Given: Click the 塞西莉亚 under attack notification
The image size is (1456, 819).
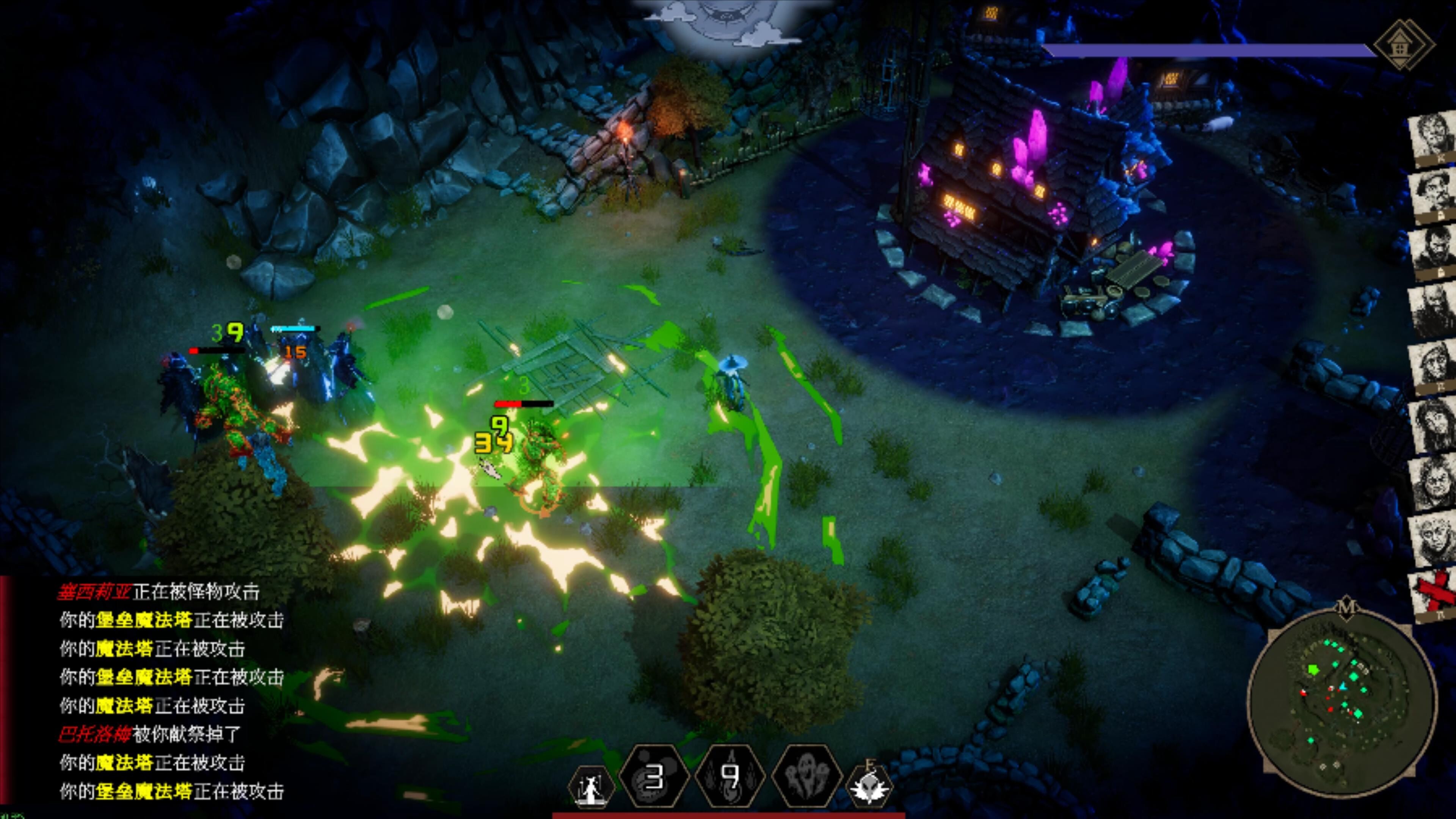Looking at the screenshot, I should click(158, 592).
